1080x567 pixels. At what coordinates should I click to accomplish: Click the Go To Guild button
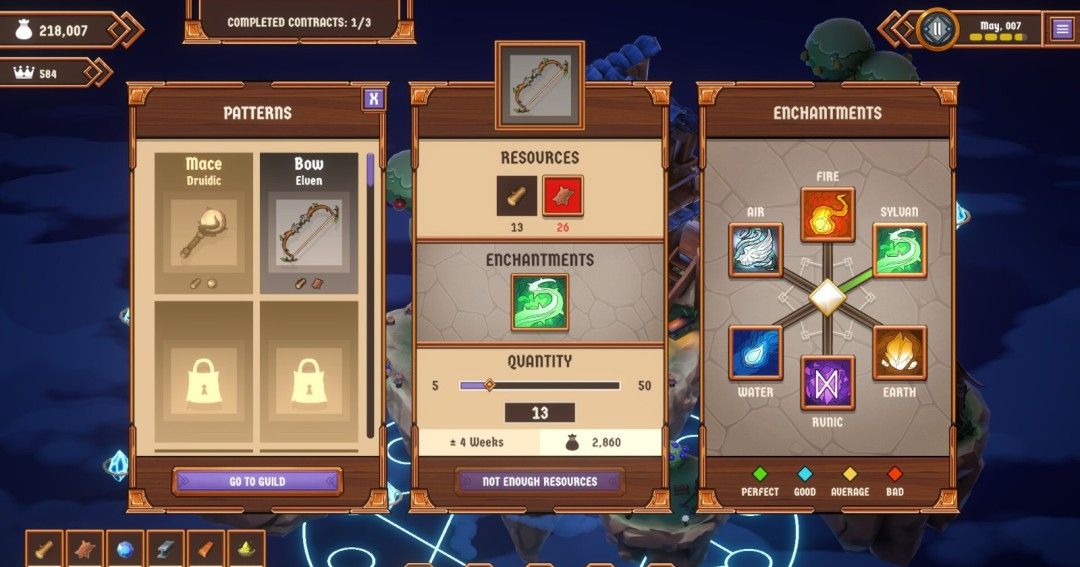[x=257, y=481]
